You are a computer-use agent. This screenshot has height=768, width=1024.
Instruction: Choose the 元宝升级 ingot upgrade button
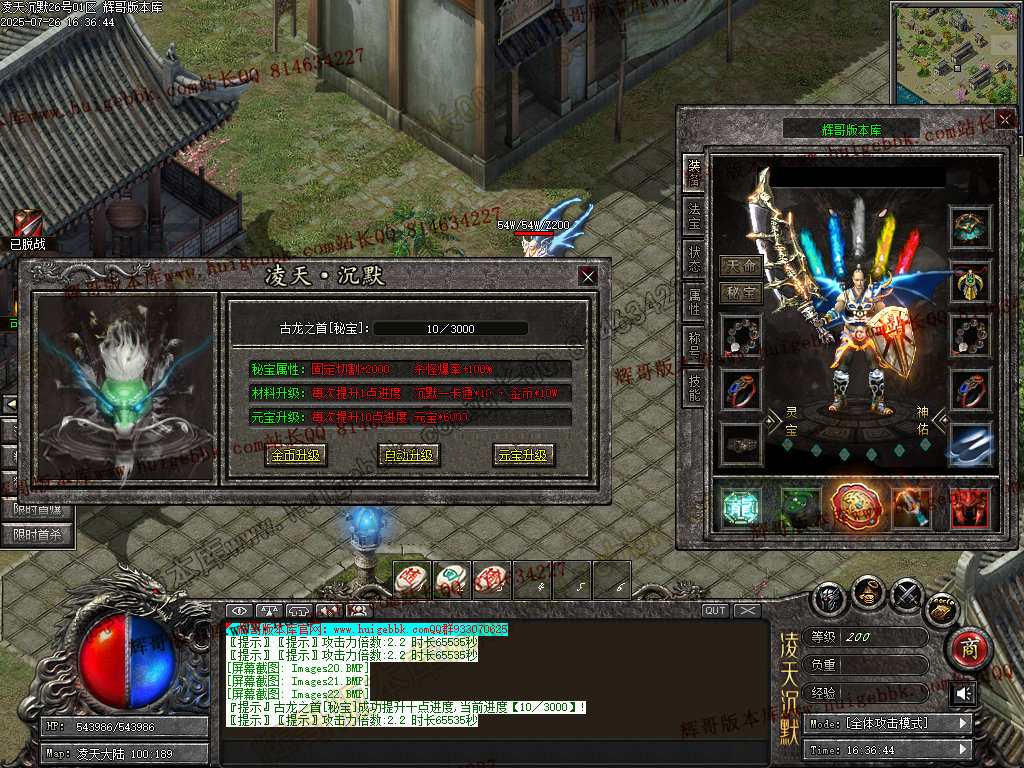[523, 455]
